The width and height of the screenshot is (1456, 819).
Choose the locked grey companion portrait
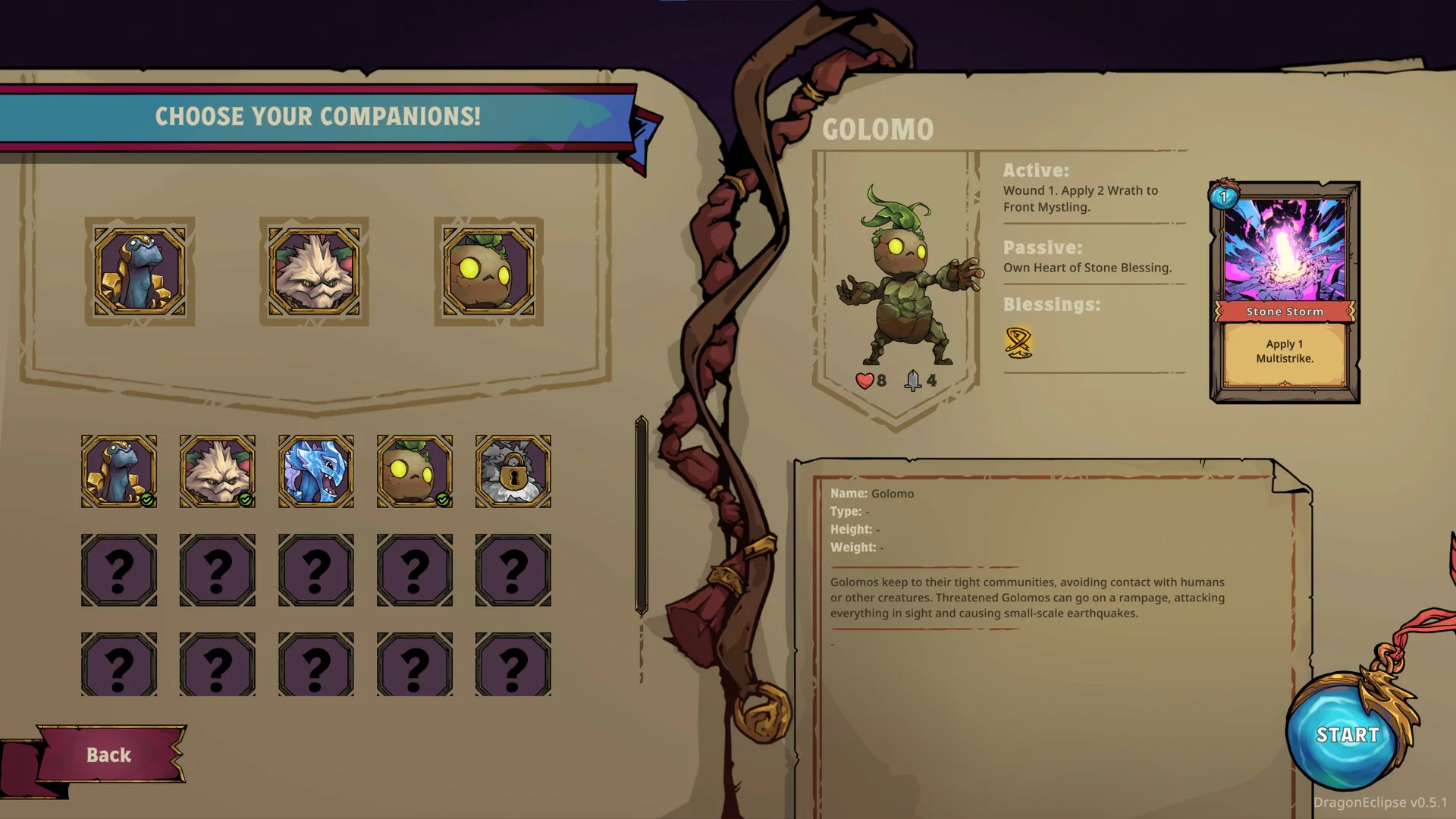513,471
